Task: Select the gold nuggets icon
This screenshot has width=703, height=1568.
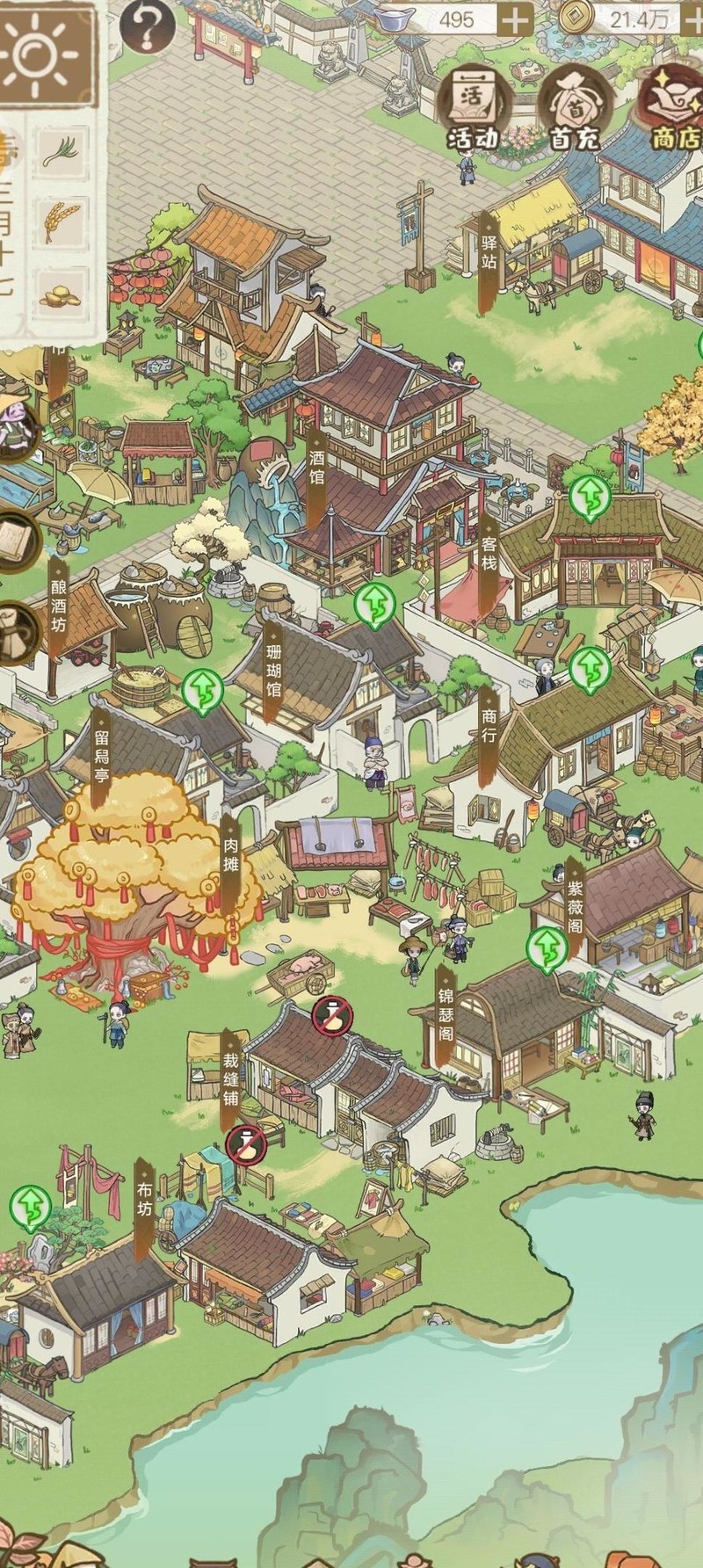Action: [61, 294]
